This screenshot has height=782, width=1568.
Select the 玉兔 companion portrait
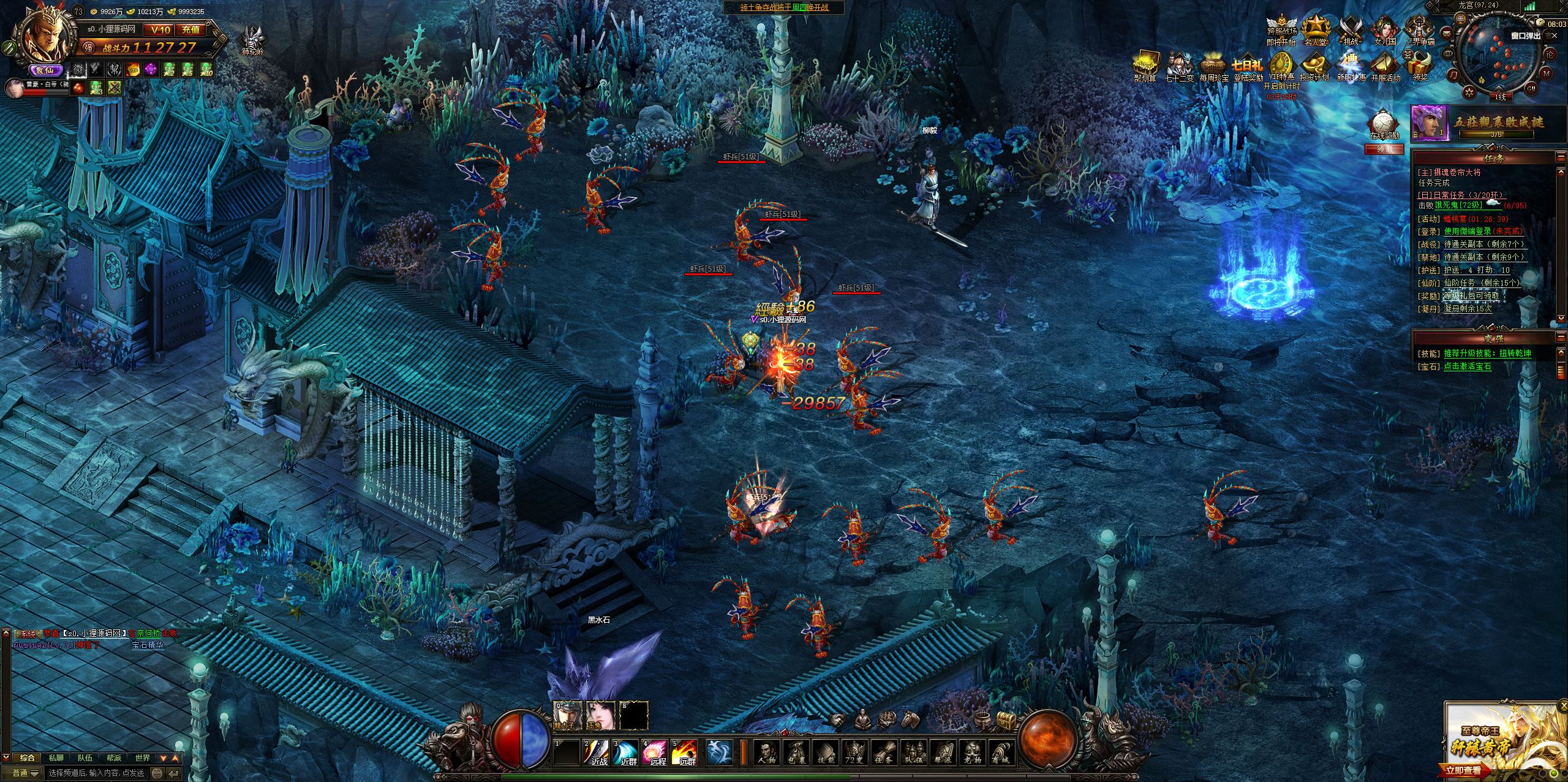[x=601, y=715]
